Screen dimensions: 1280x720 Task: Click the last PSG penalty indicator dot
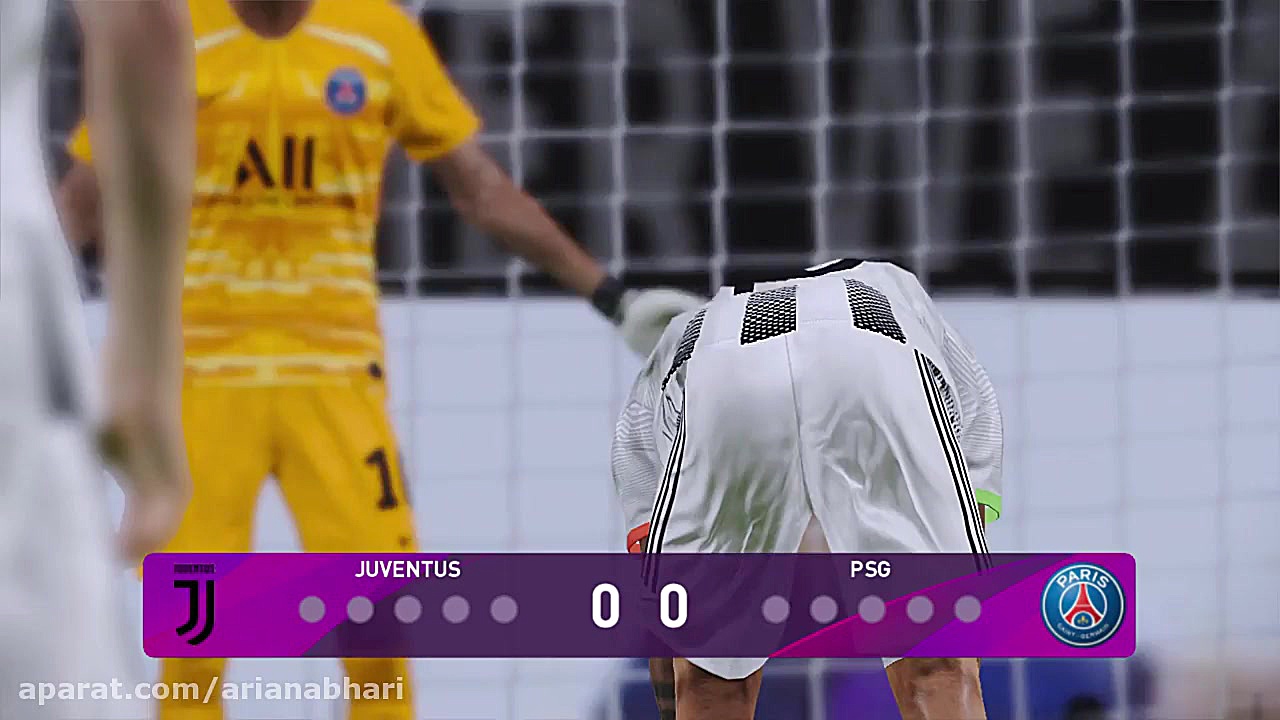pyautogui.click(x=966, y=608)
